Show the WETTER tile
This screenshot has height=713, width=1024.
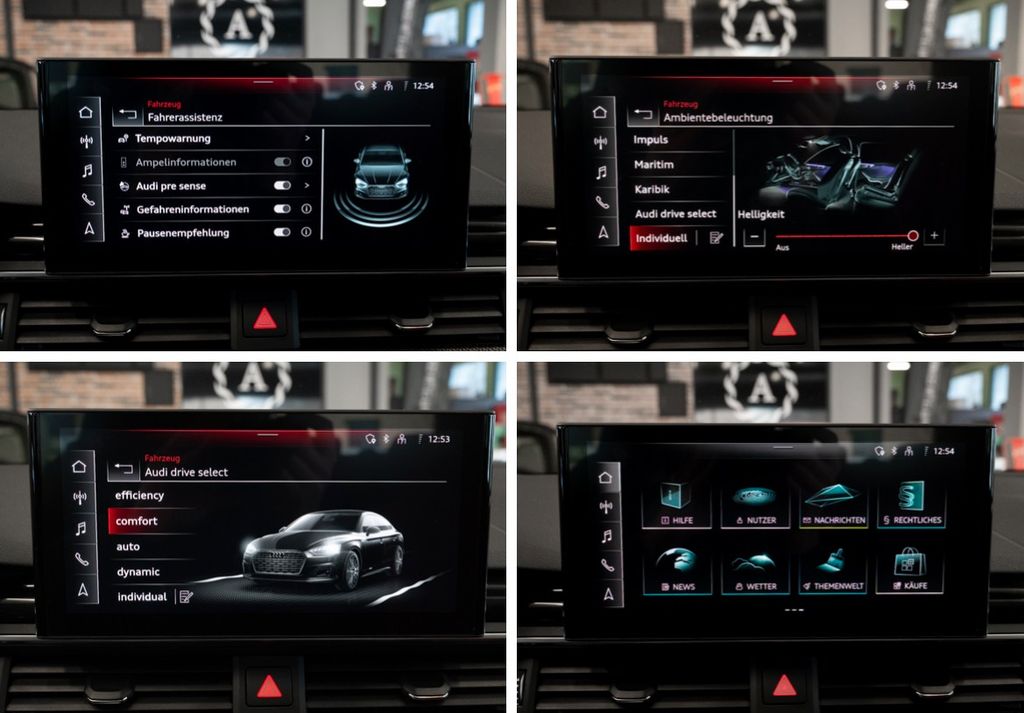click(x=755, y=570)
